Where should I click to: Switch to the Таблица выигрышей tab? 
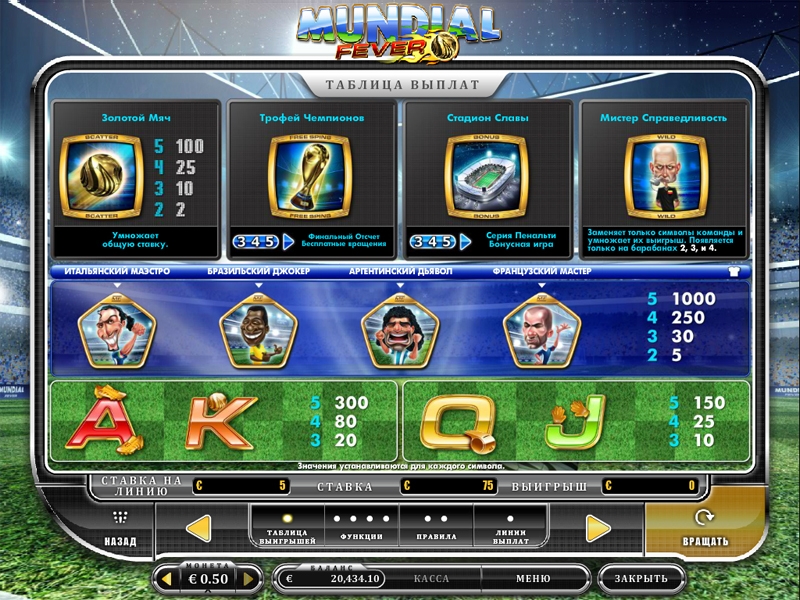(286, 529)
